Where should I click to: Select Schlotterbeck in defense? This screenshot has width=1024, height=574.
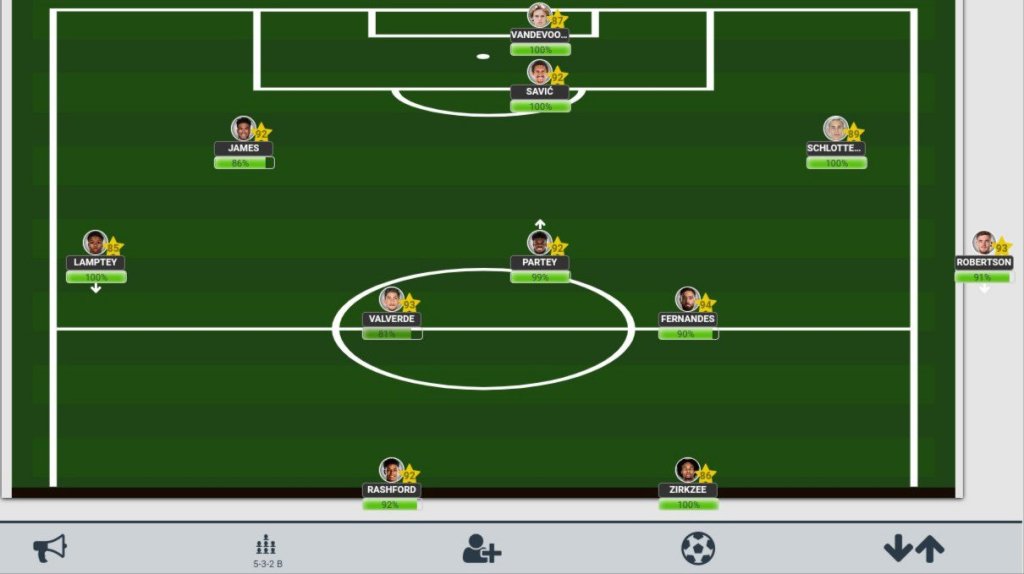(x=836, y=131)
